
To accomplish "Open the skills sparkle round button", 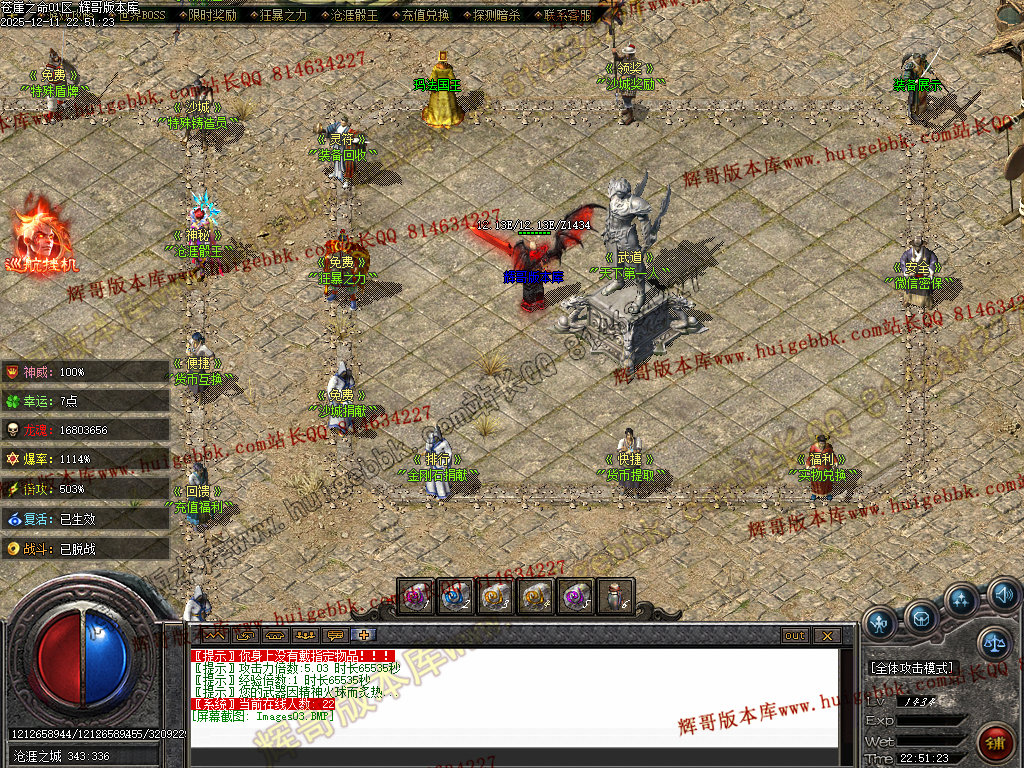I will (961, 600).
